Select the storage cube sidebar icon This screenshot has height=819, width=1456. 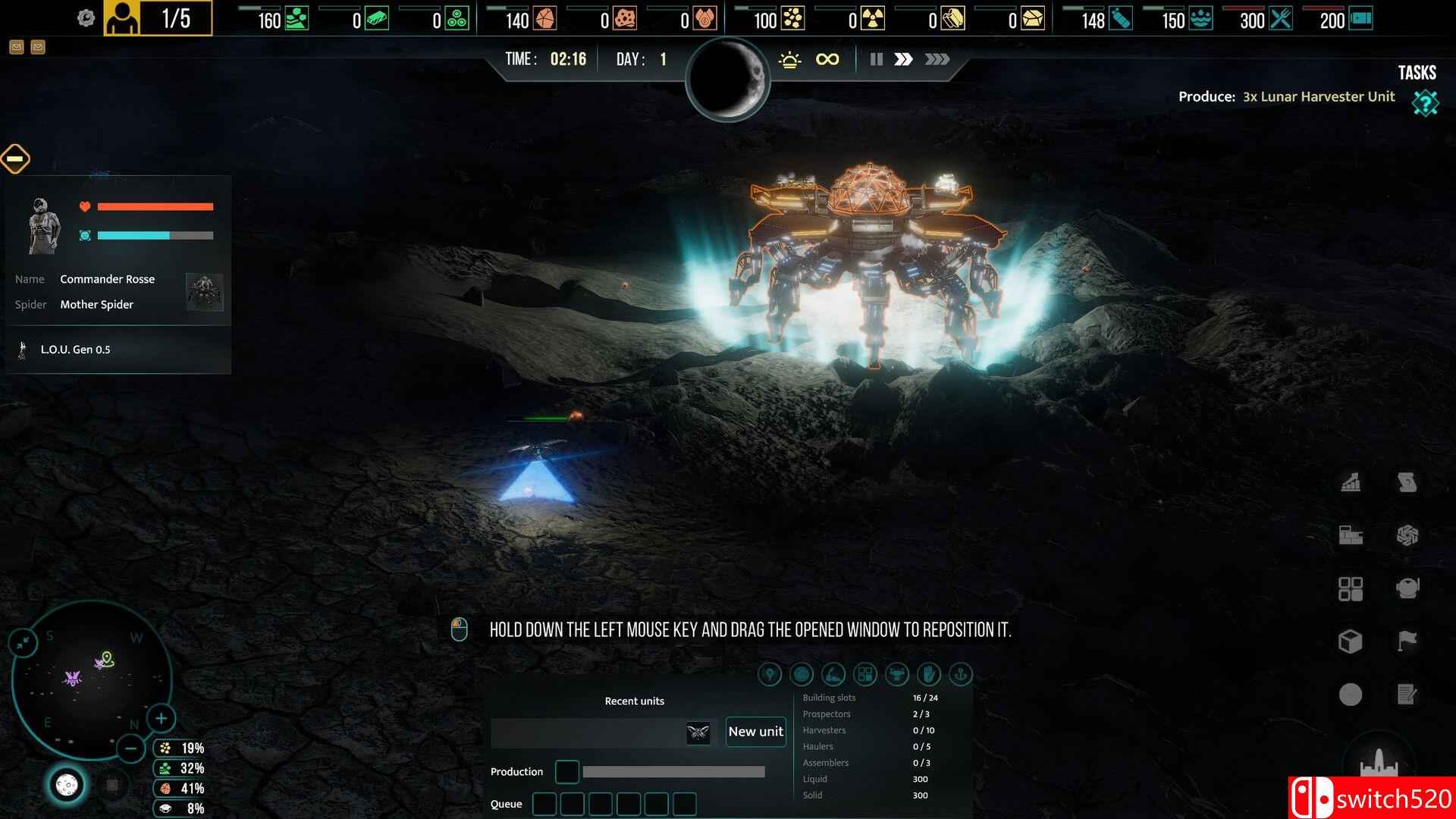pyautogui.click(x=1351, y=639)
